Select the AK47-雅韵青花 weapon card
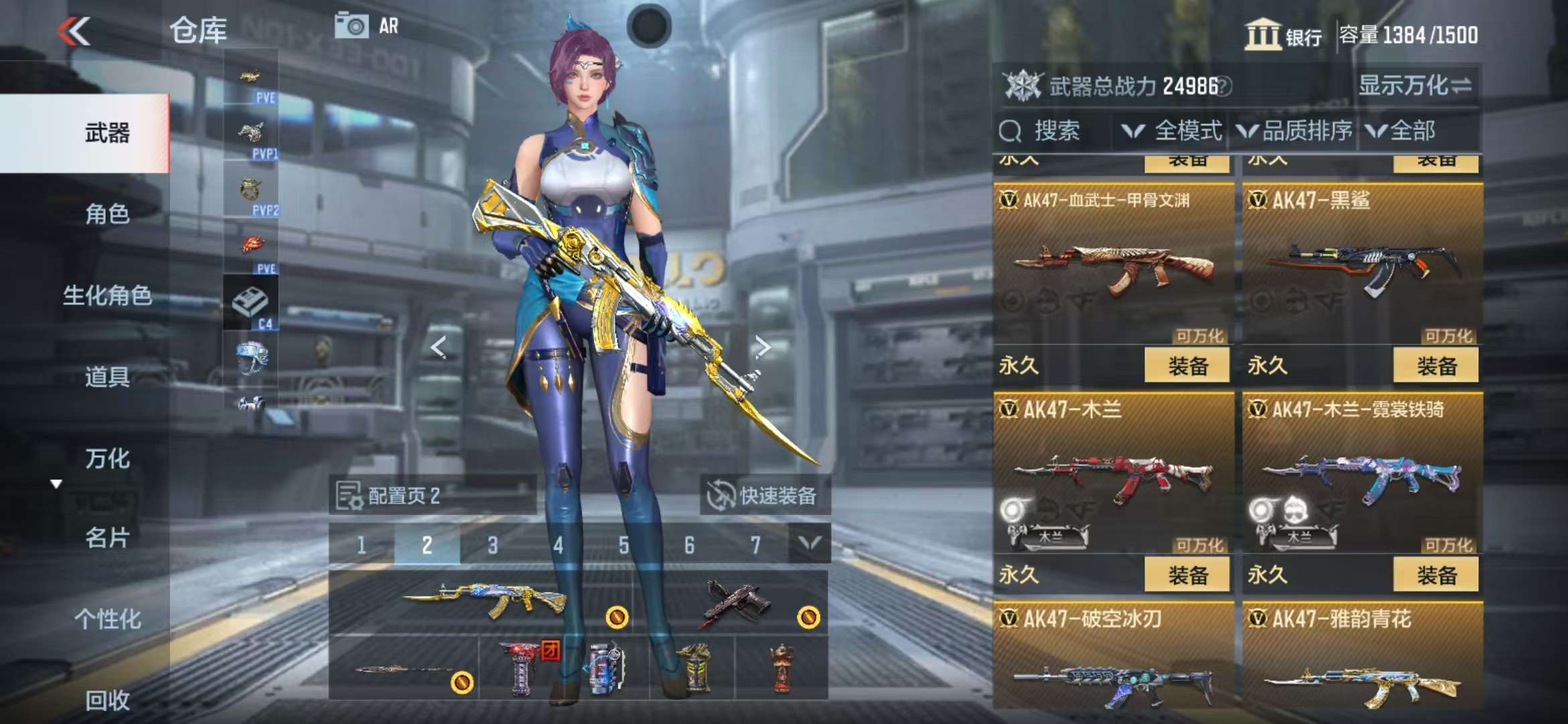 pos(1362,657)
